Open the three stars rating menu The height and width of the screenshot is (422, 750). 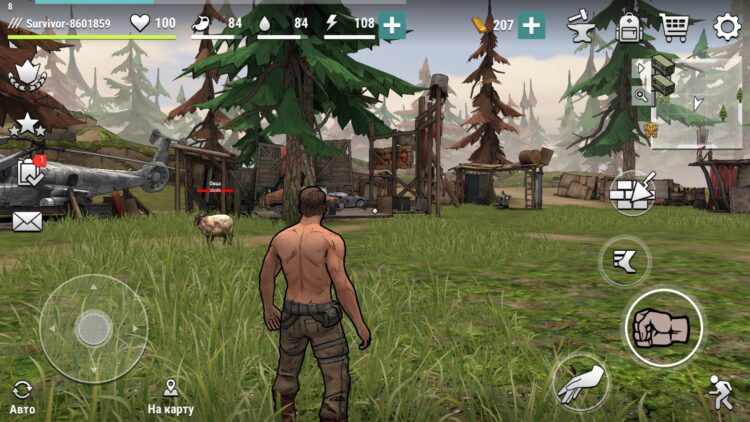pyautogui.click(x=27, y=125)
